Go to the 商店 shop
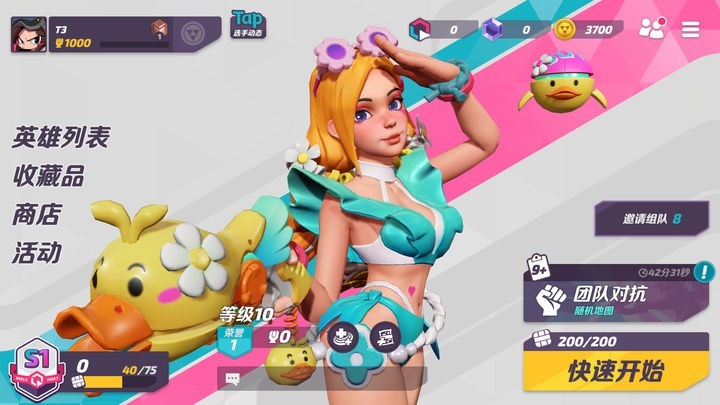This screenshot has height=405, width=720. [37, 214]
